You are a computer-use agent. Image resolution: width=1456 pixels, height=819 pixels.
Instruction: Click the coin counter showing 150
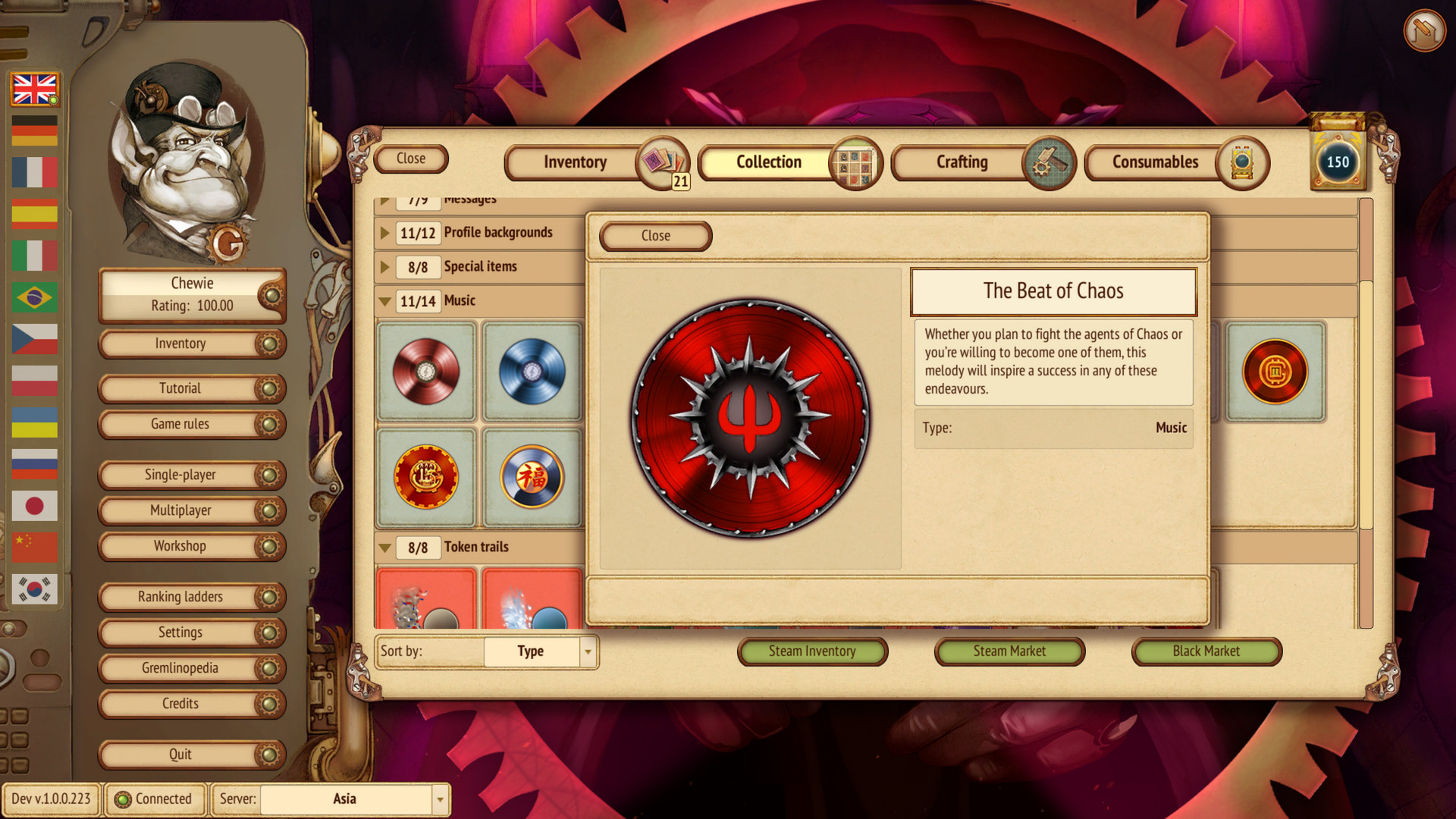point(1338,162)
